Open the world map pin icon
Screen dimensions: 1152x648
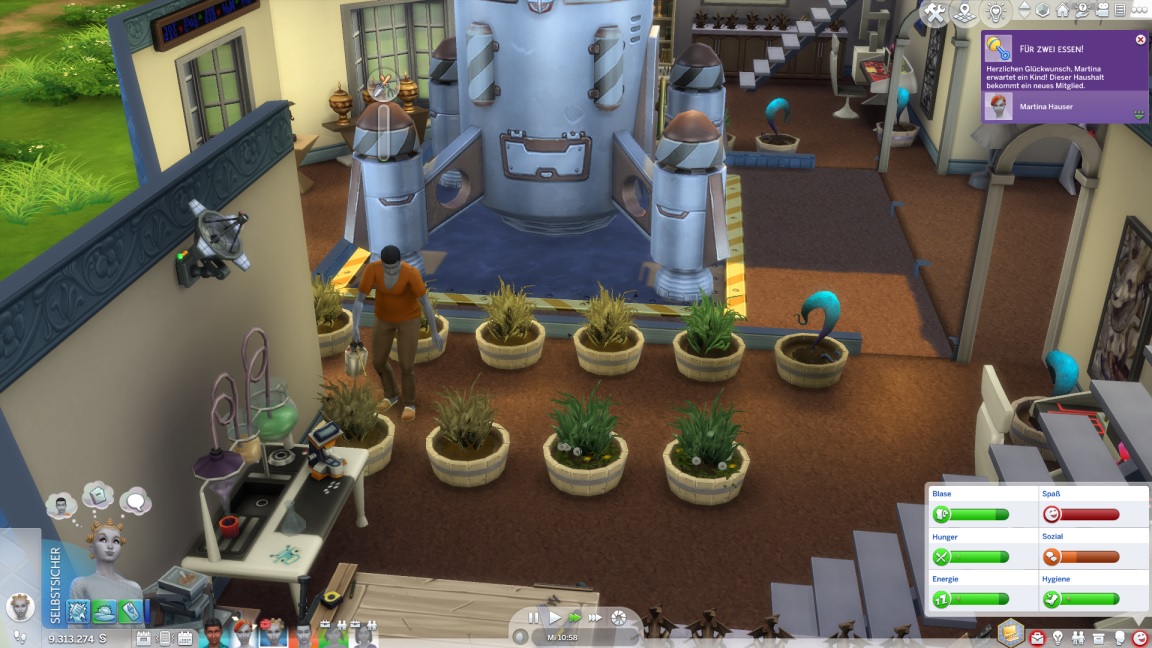point(965,13)
